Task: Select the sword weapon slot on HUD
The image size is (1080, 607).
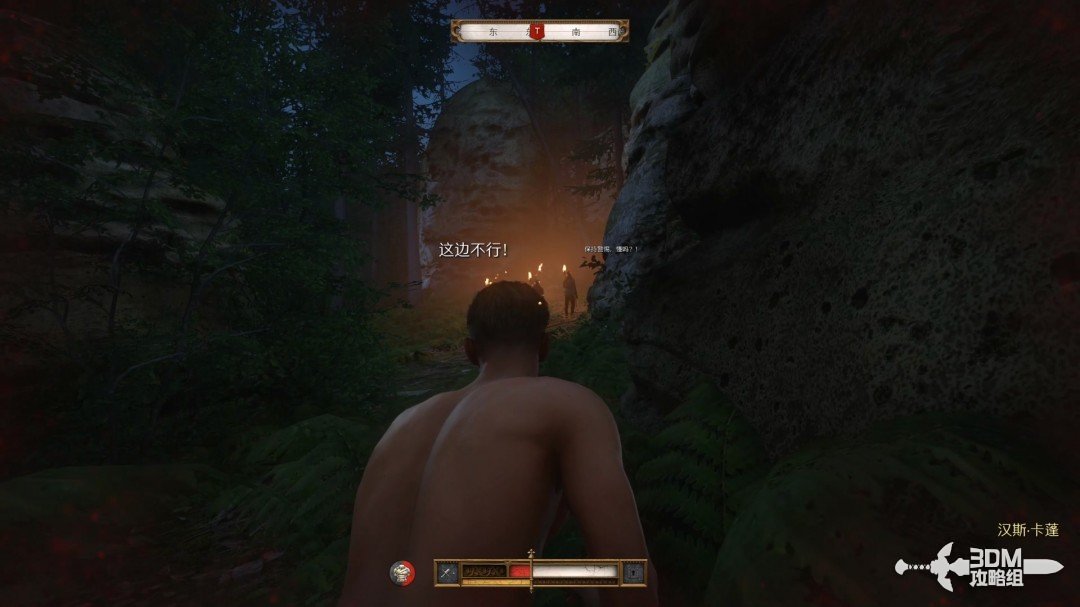Action: click(447, 572)
